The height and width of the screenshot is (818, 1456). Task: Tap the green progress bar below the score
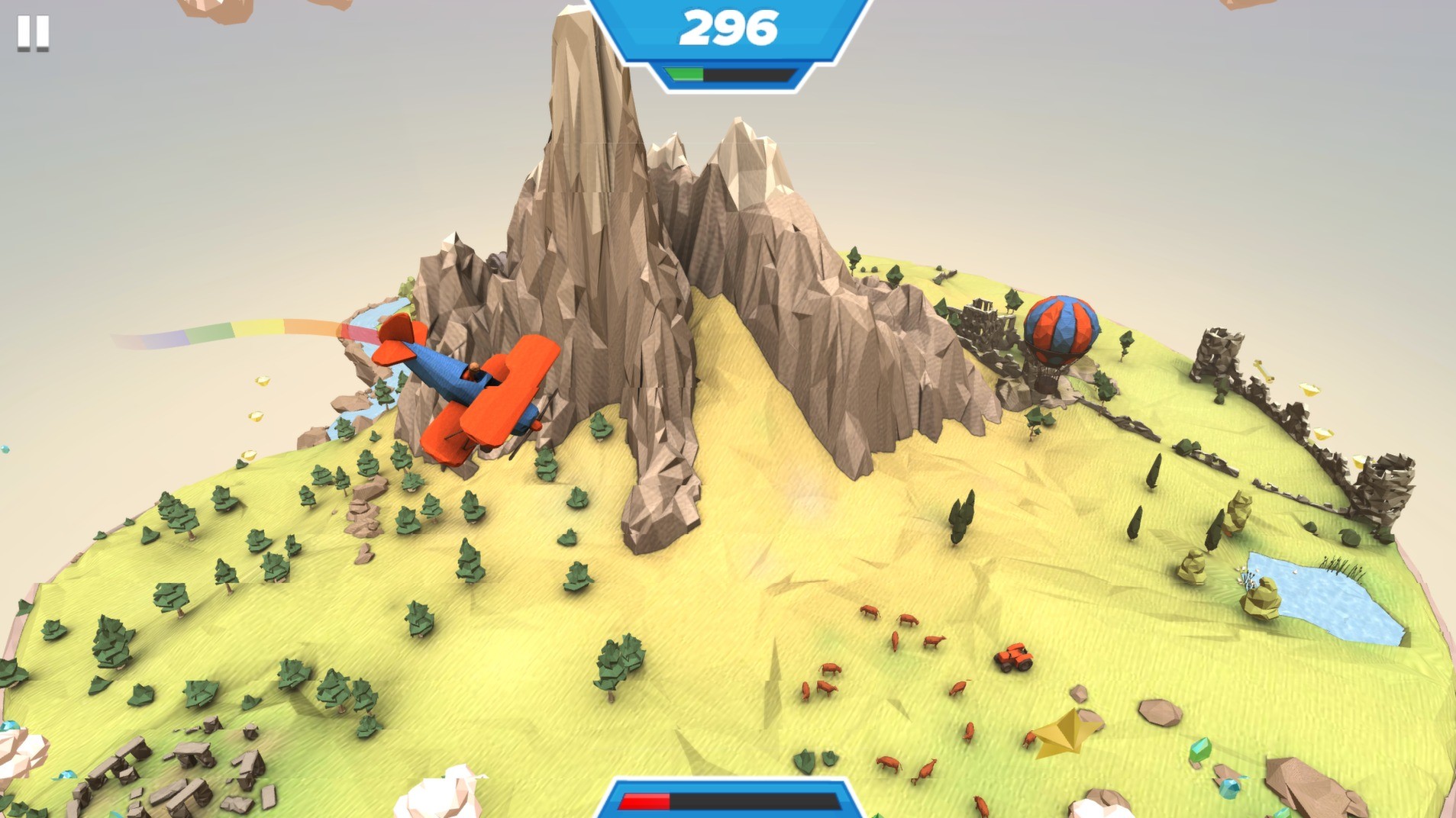point(685,75)
